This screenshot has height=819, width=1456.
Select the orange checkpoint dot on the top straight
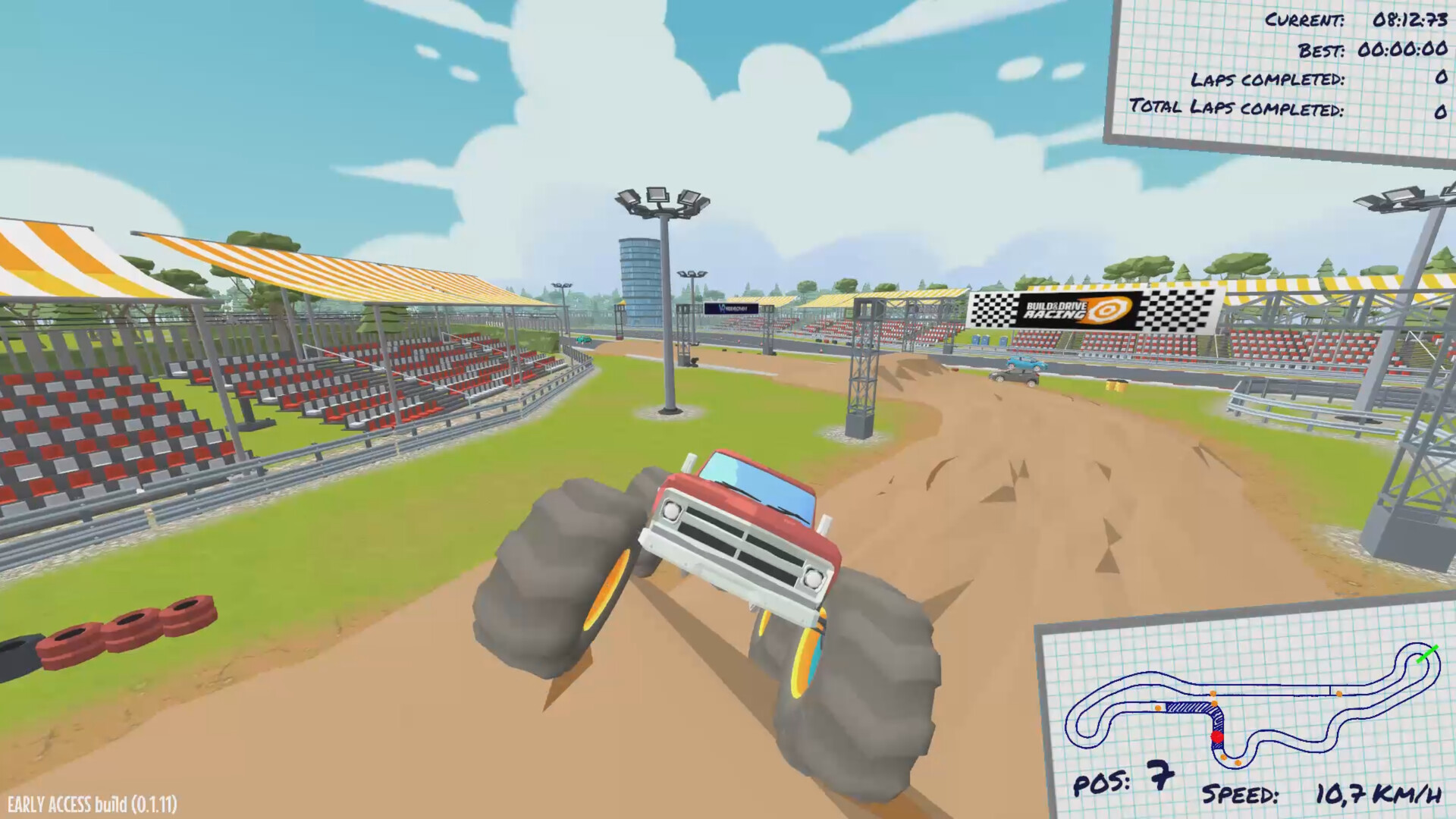[x=1340, y=695]
